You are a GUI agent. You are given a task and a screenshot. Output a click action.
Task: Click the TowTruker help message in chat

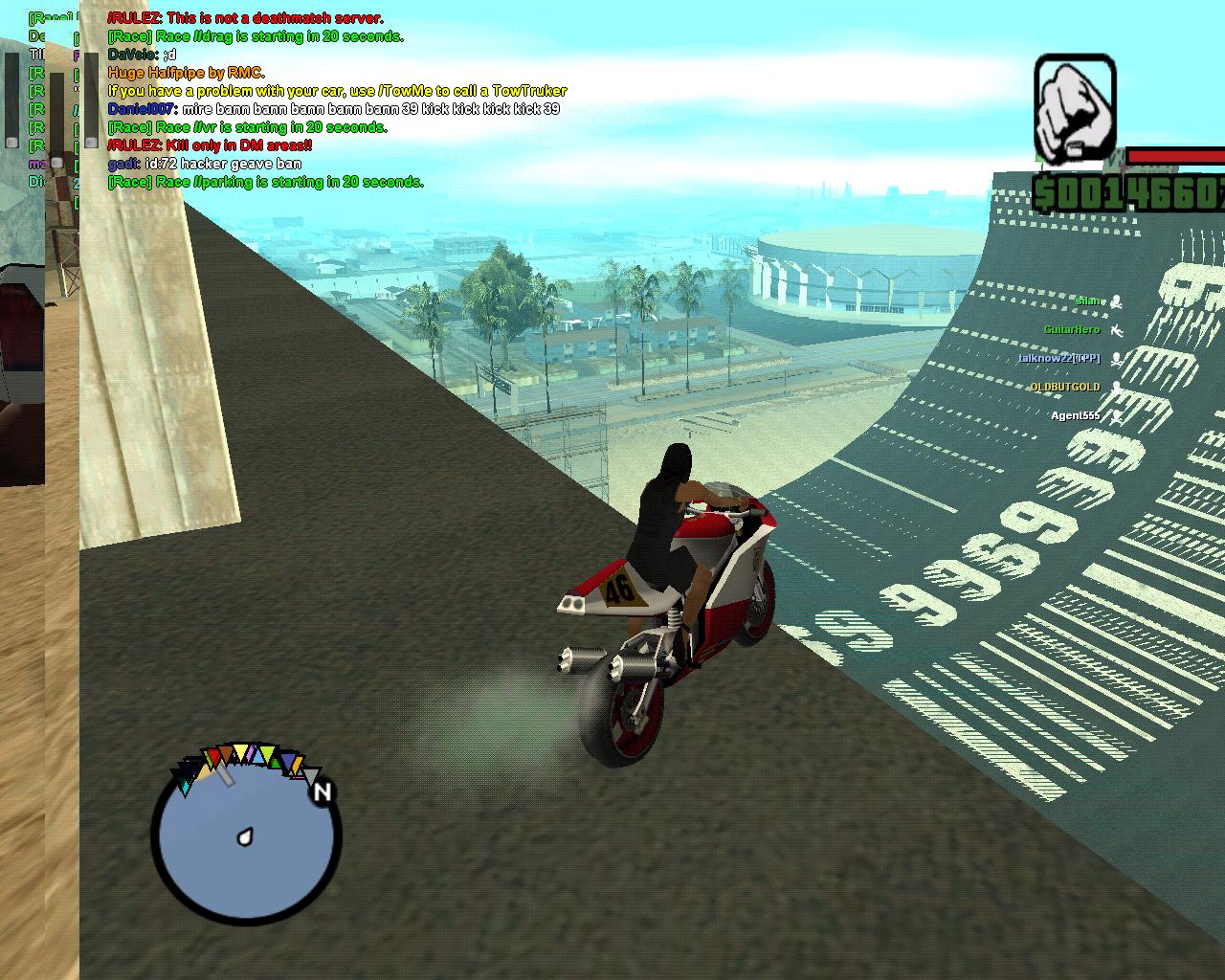click(x=337, y=91)
